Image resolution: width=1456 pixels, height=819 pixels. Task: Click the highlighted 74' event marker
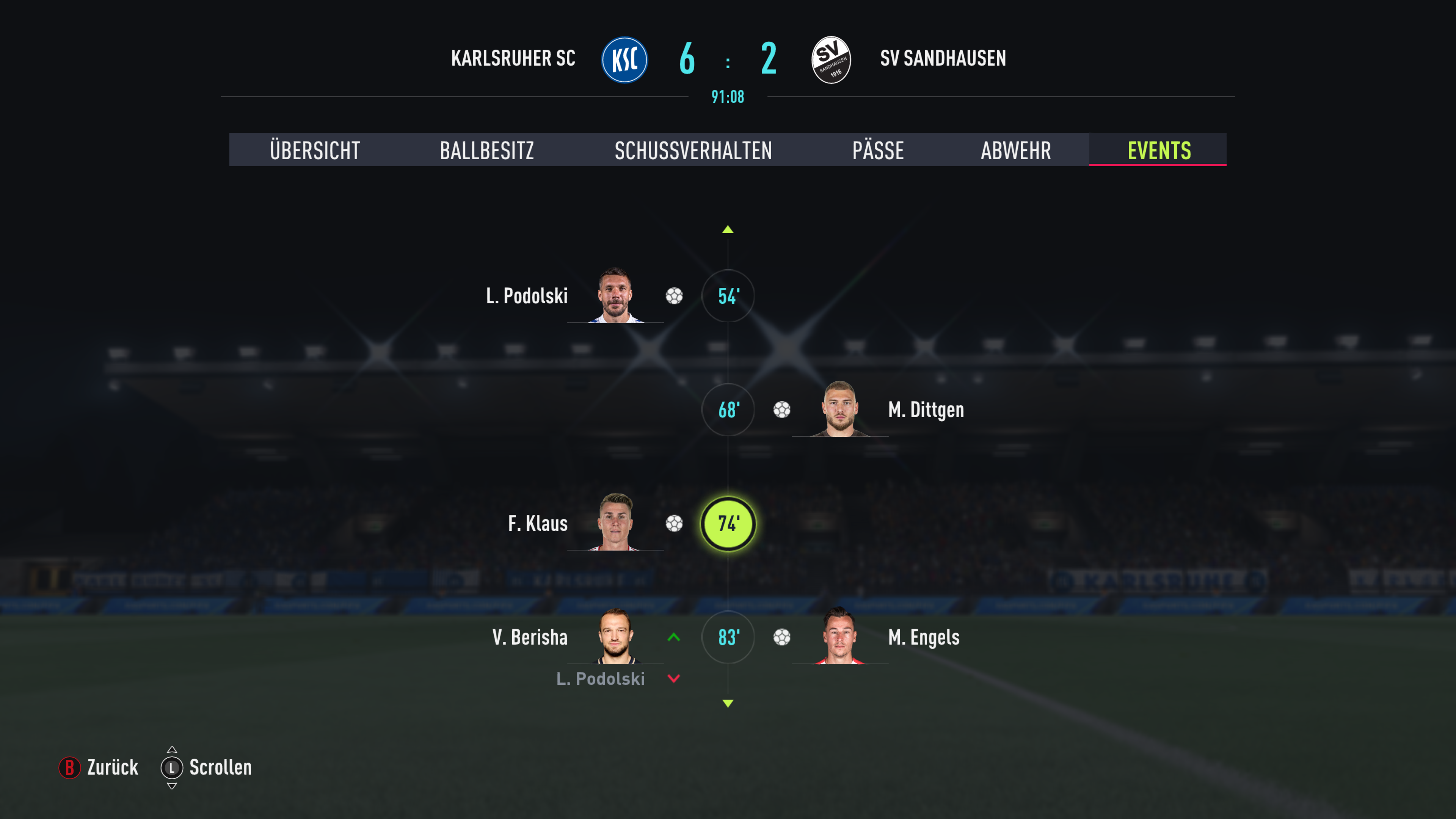[728, 524]
